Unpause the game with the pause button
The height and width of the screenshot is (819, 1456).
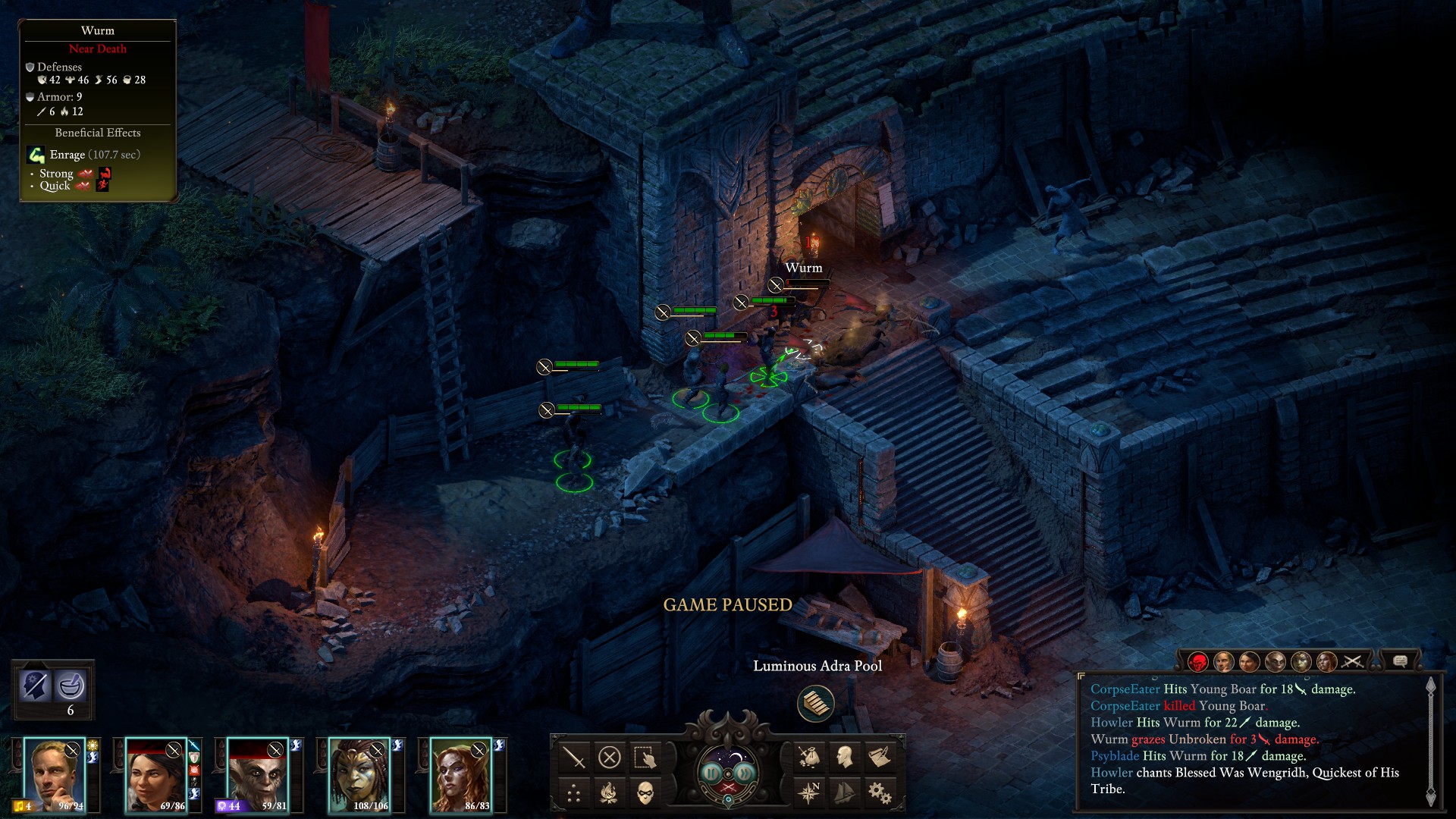(711, 773)
